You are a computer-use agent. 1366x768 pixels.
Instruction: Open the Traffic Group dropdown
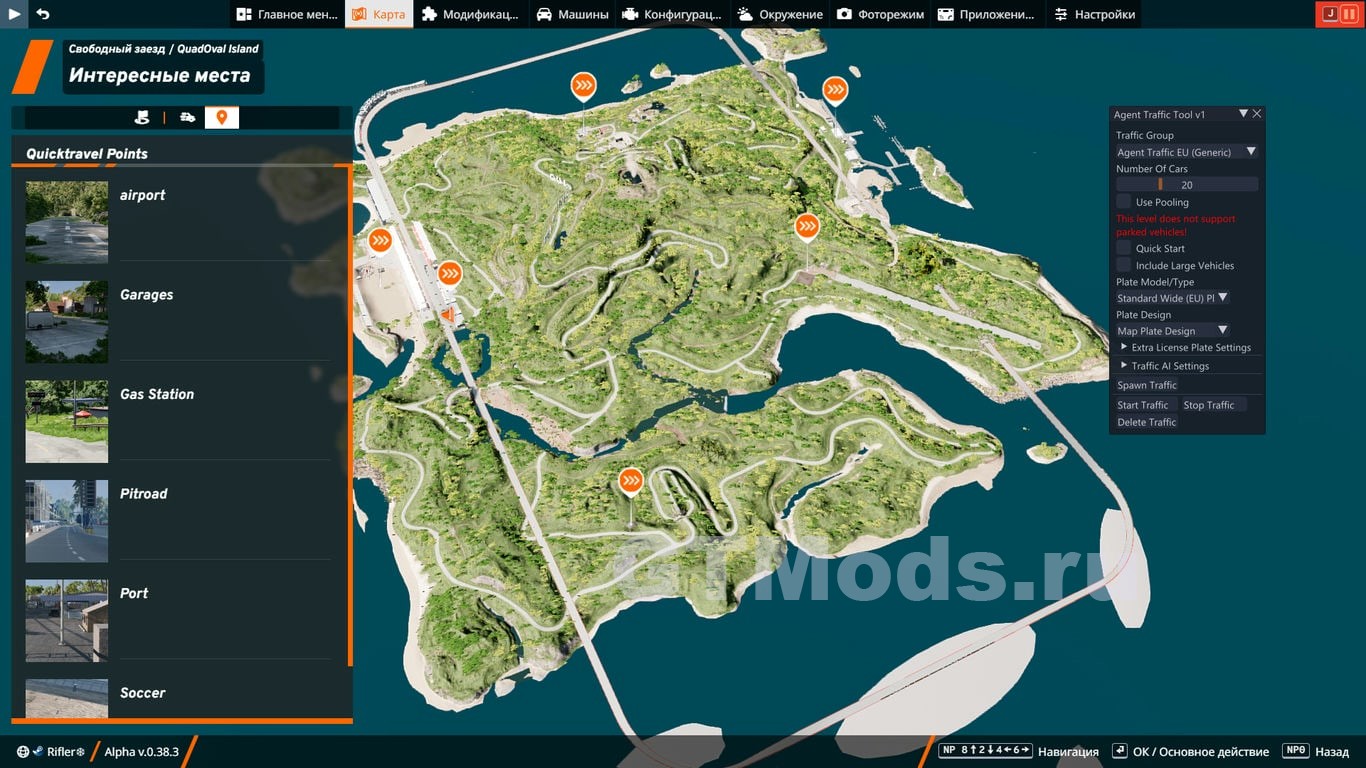1187,152
